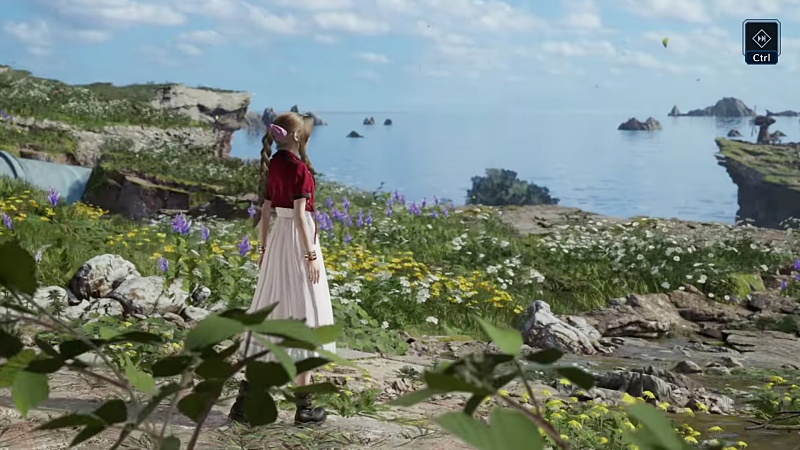Click the skip cutscene fast-forward icon
800x450 pixels.
click(761, 37)
